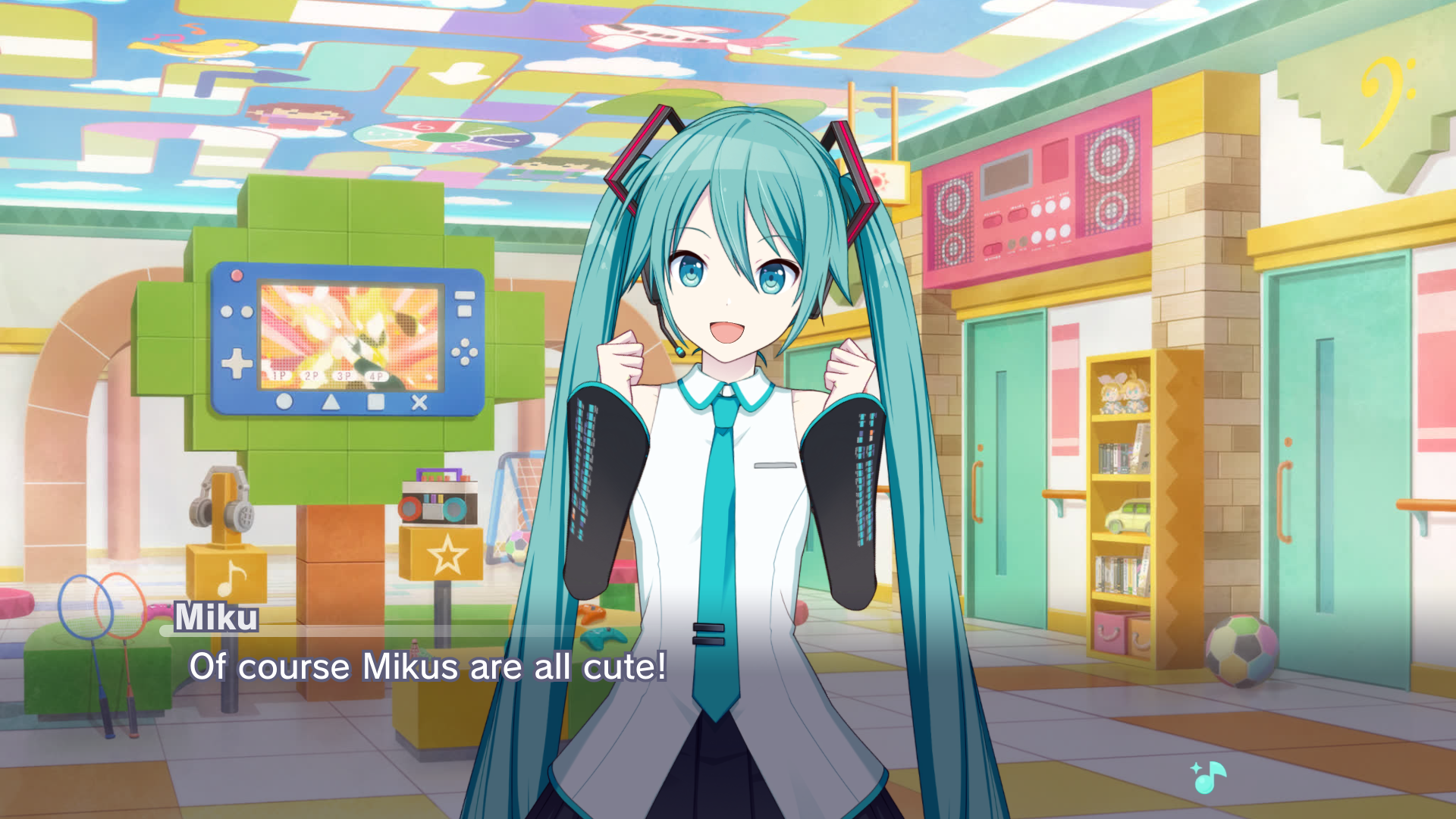Screen dimensions: 1456x819
Task: Advance dialogue with the music note icon
Action: (x=1209, y=776)
